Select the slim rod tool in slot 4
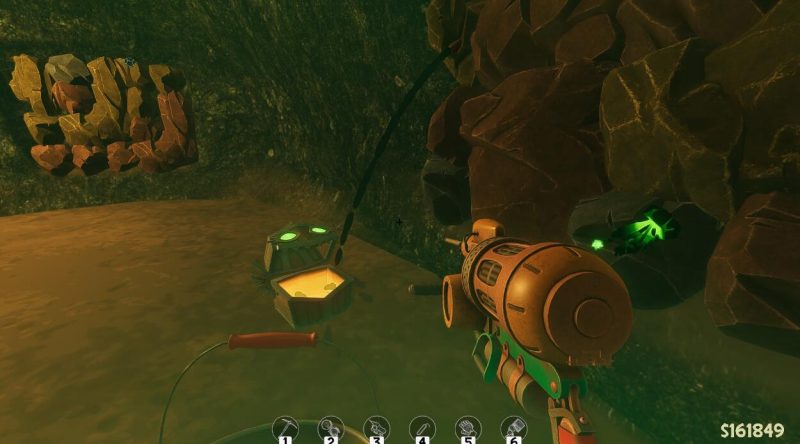The height and width of the screenshot is (444, 800). (422, 428)
